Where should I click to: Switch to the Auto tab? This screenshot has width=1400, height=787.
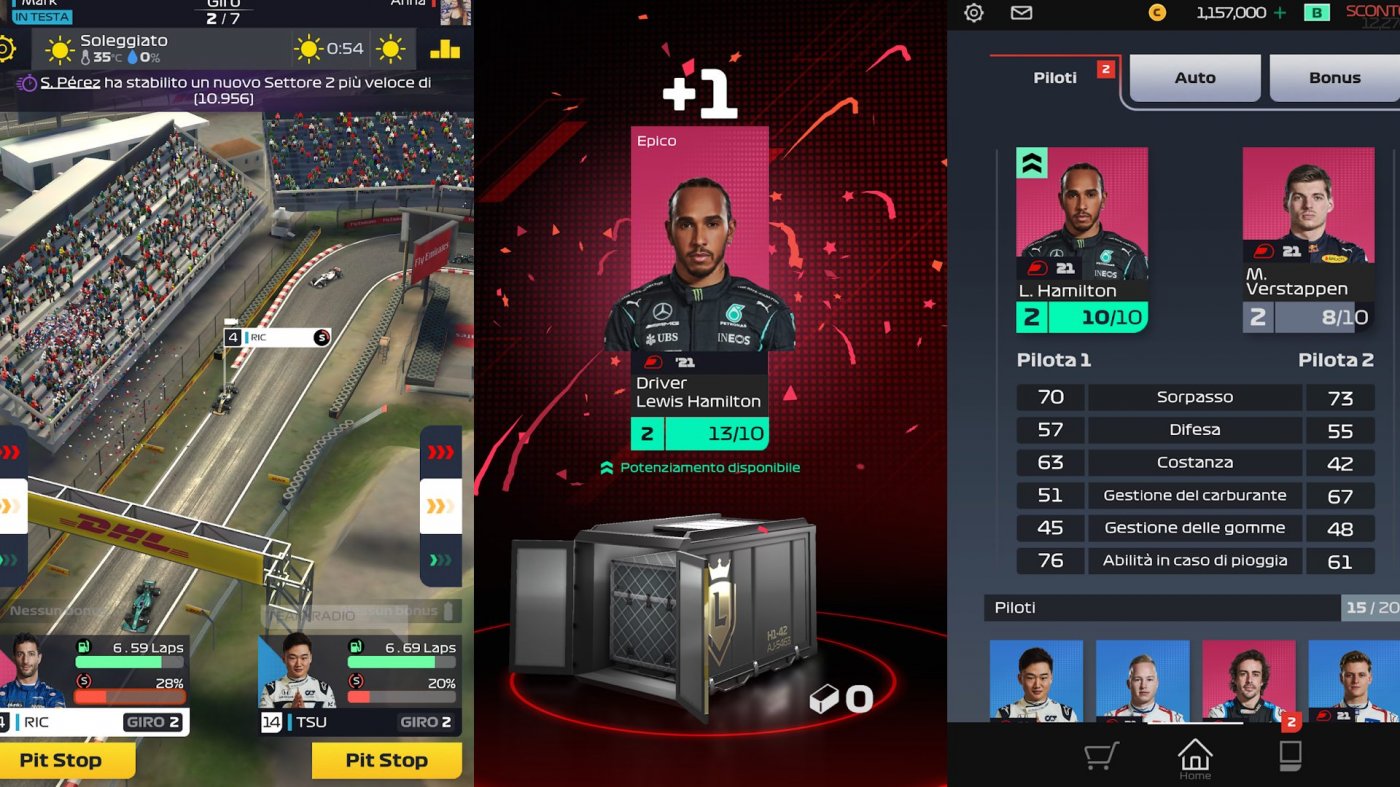tap(1194, 77)
